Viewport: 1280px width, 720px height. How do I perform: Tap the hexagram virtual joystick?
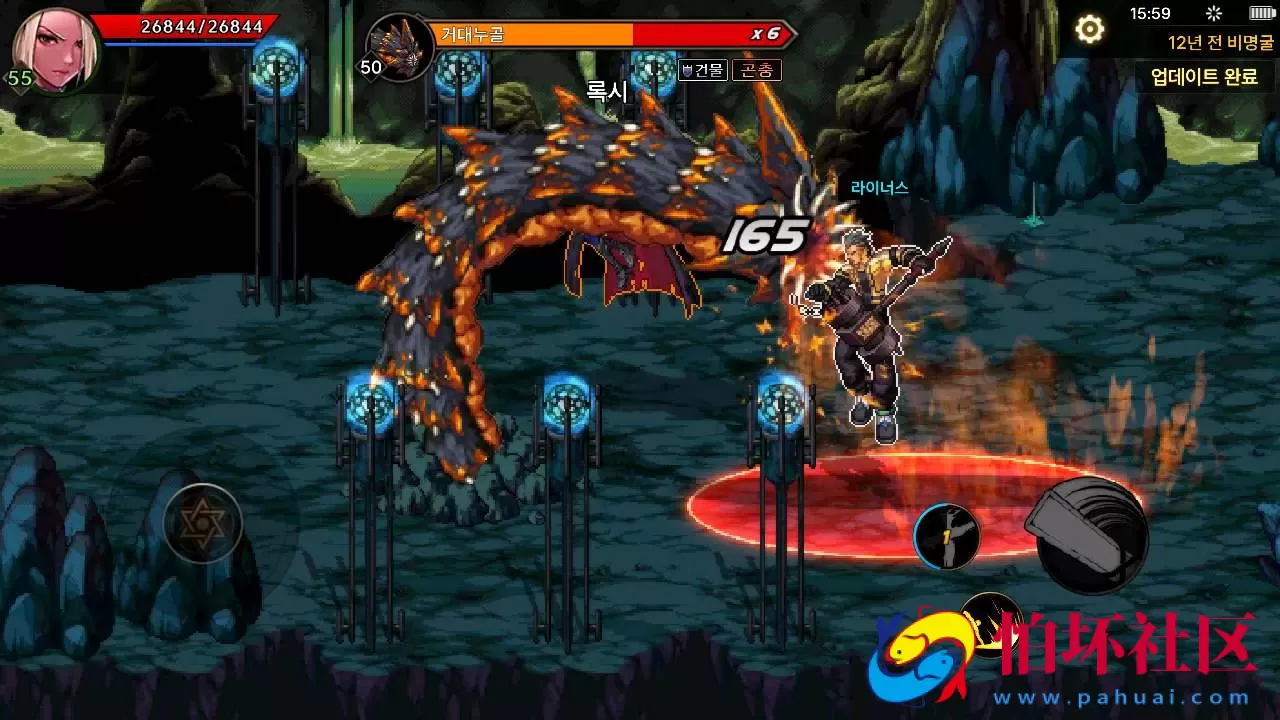click(x=203, y=522)
